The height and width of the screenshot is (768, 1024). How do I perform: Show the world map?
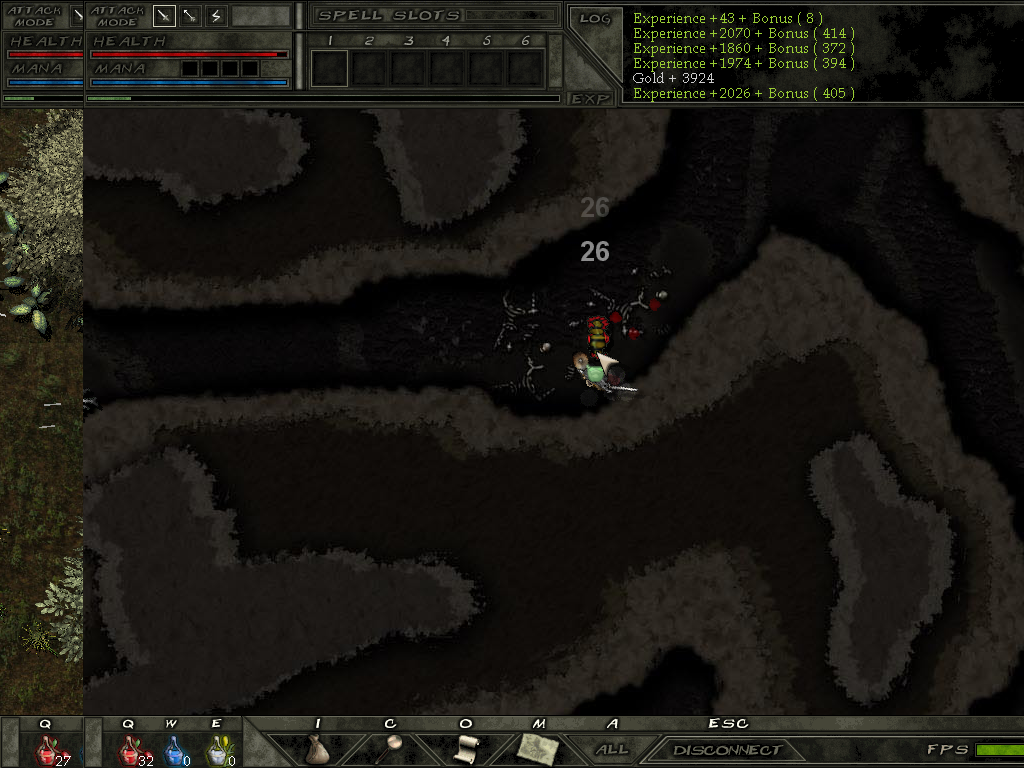tap(538, 749)
